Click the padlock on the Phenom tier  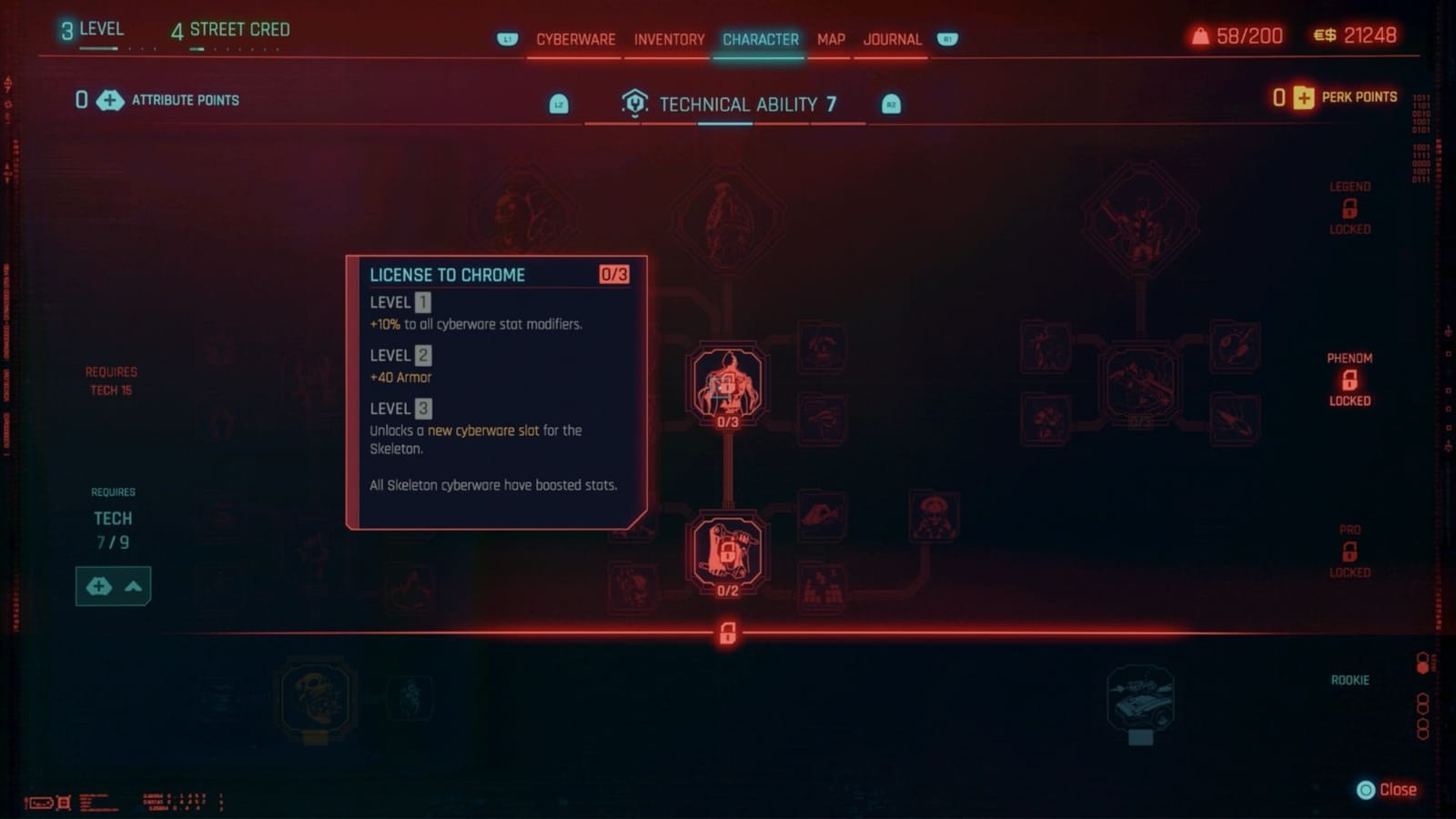point(1349,379)
